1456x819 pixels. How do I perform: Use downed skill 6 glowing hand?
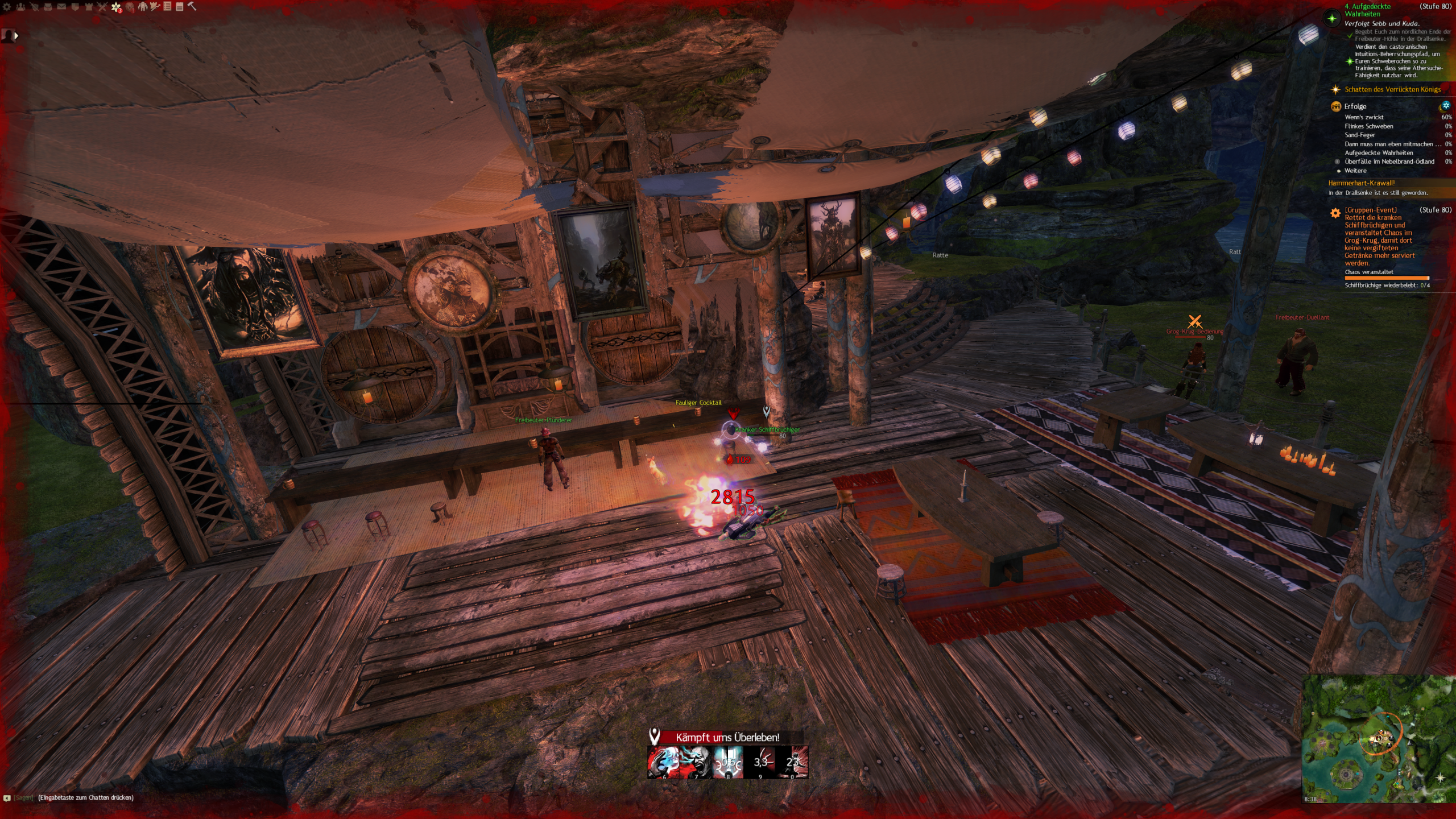click(x=663, y=762)
